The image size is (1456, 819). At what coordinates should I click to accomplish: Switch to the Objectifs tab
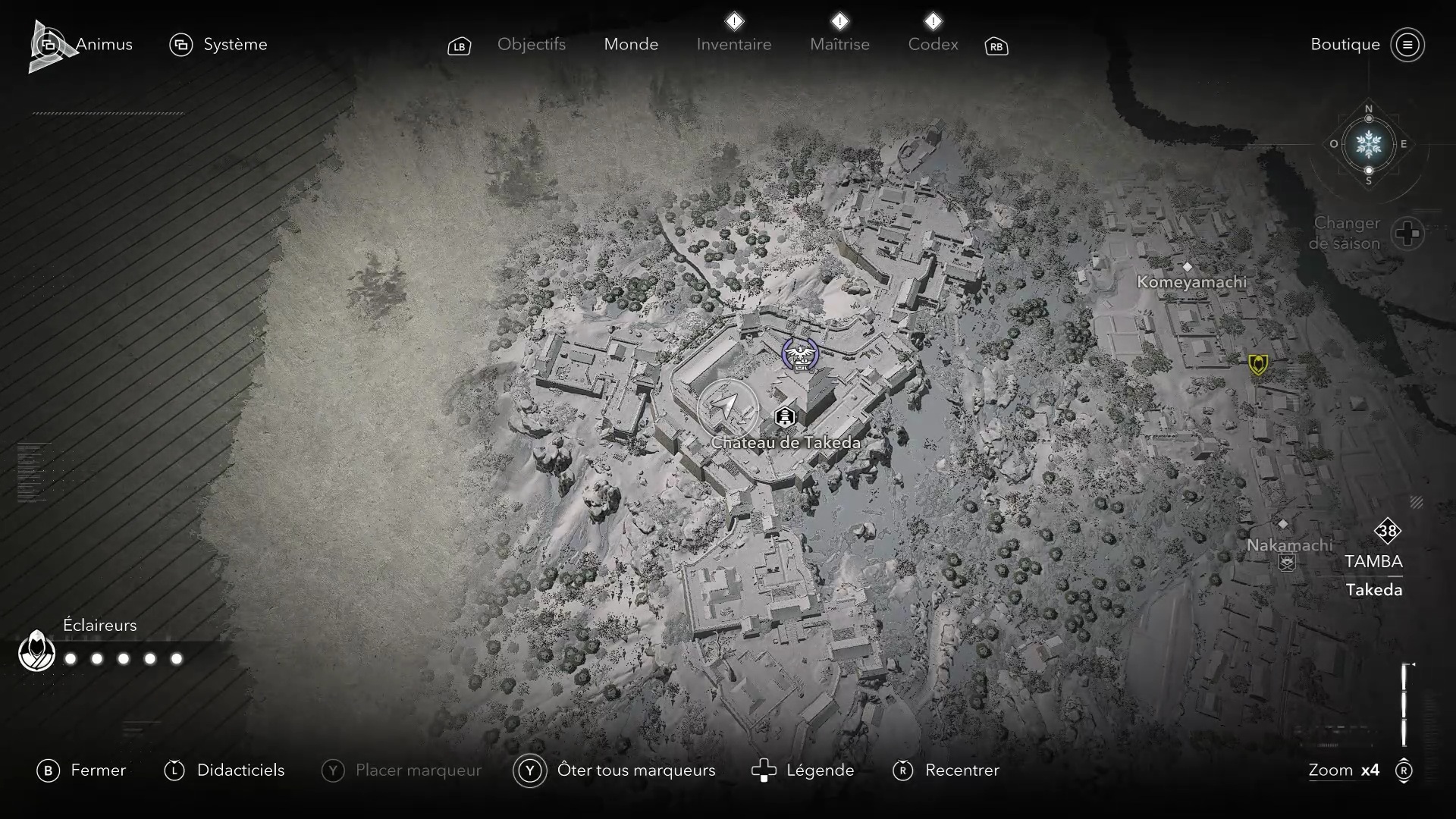(531, 45)
